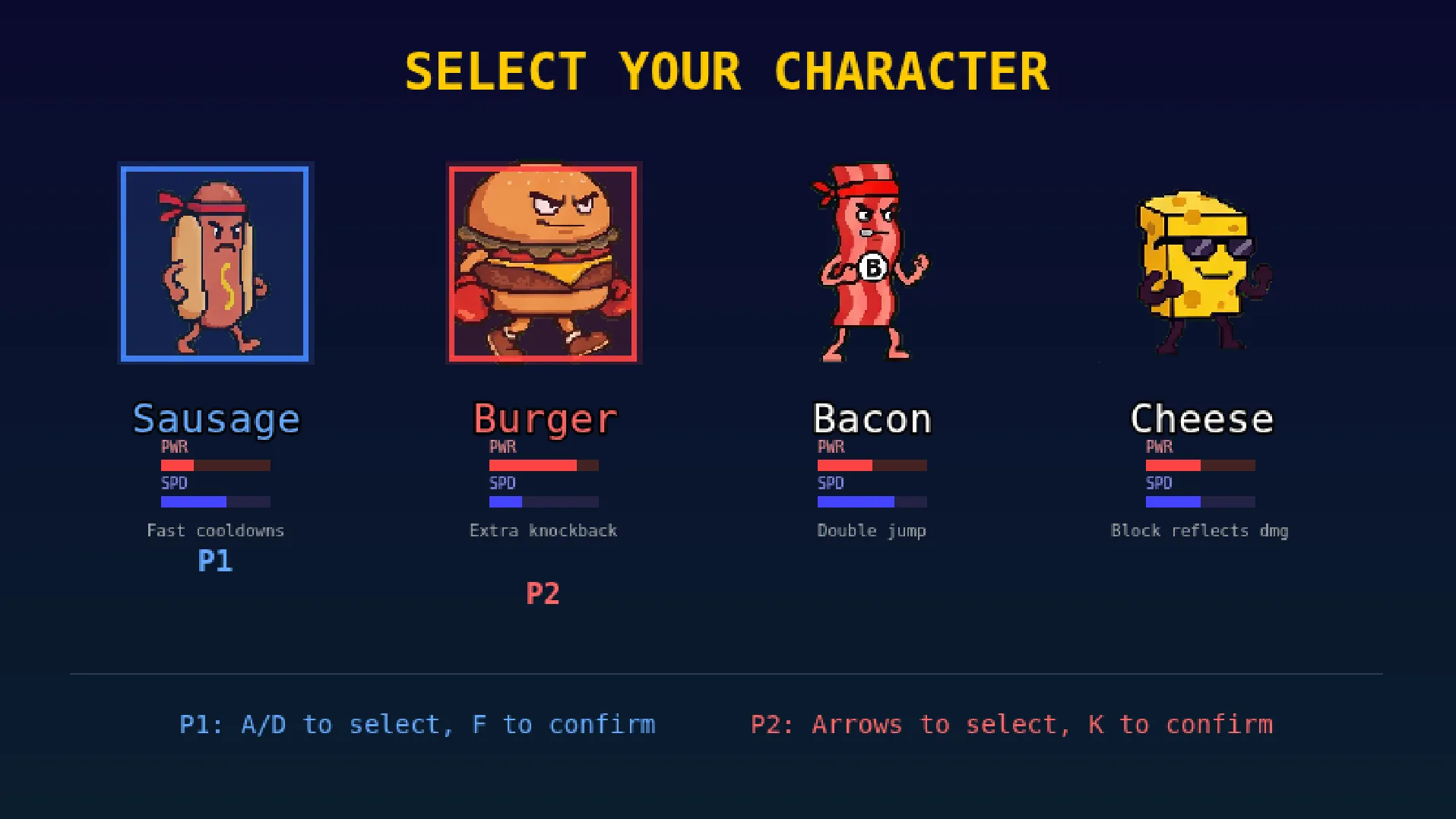Click the B badge on Bacon
This screenshot has width=1456, height=819.
[x=874, y=267]
